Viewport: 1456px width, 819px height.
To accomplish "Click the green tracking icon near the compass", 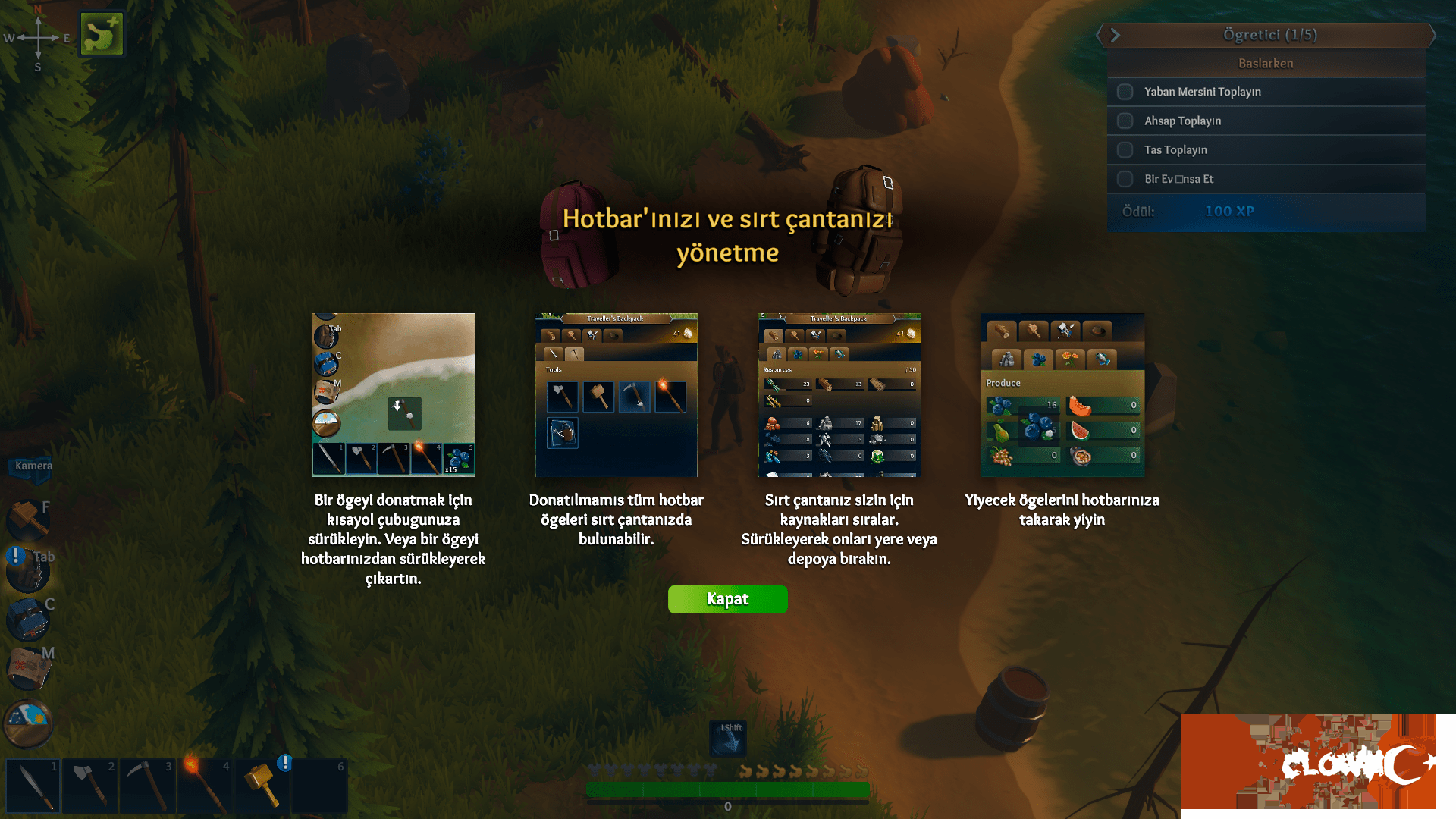I will pos(101,32).
